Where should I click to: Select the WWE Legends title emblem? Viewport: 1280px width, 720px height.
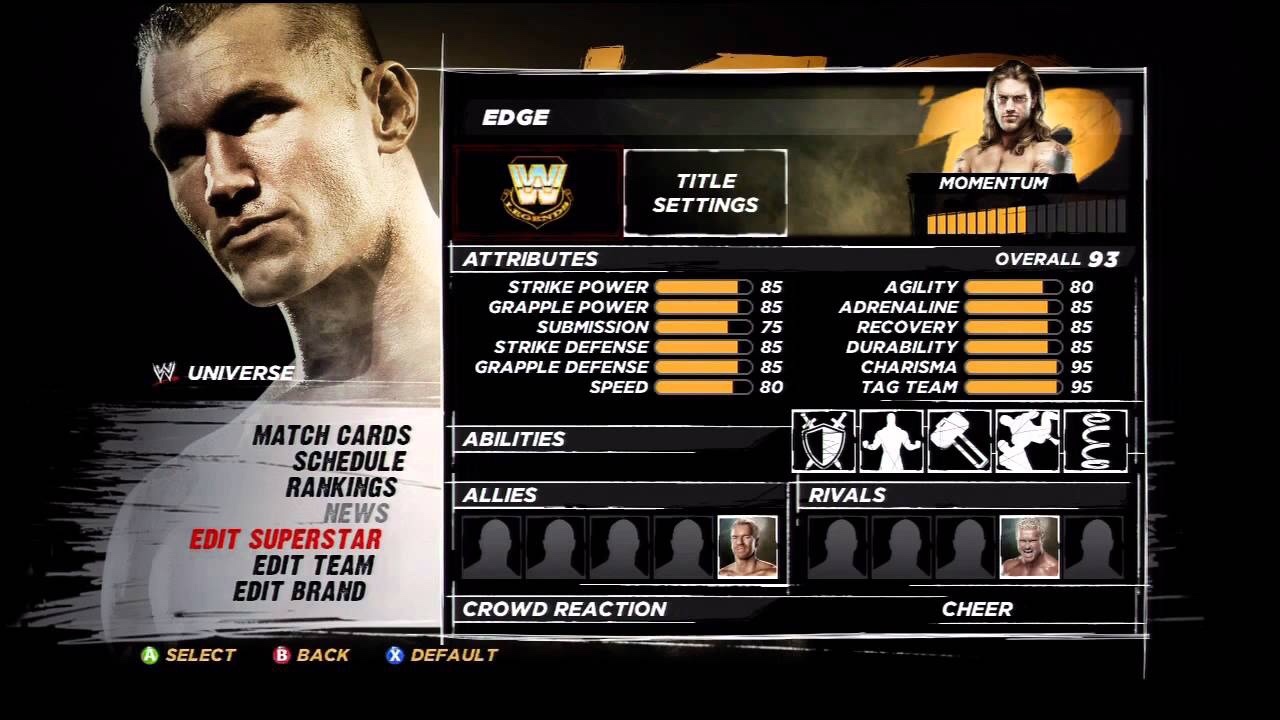(537, 192)
